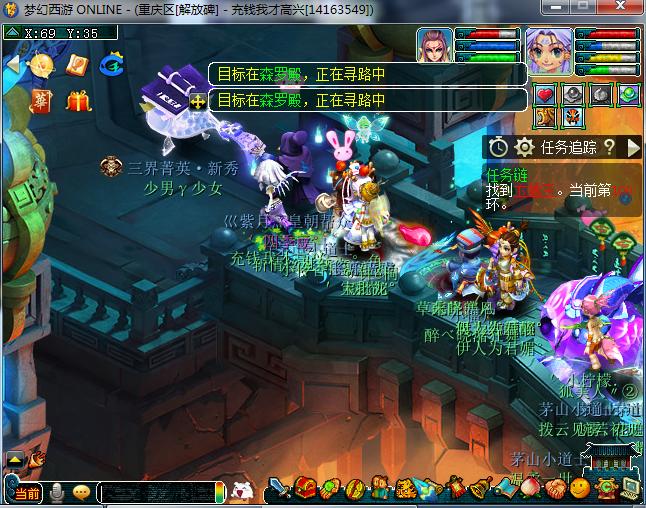Open the quest tracker help question mark
This screenshot has width=646, height=508.
[609, 147]
